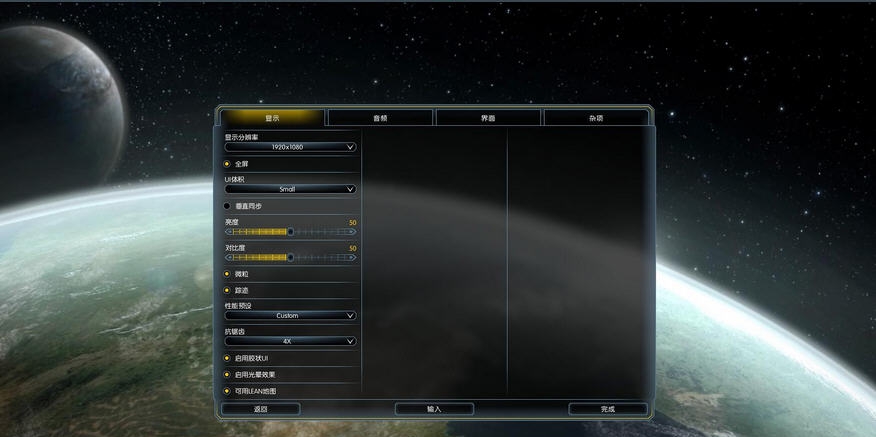Screen dimensions: 876x437
Task: Open the 界面 interface tab
Action: tap(488, 118)
